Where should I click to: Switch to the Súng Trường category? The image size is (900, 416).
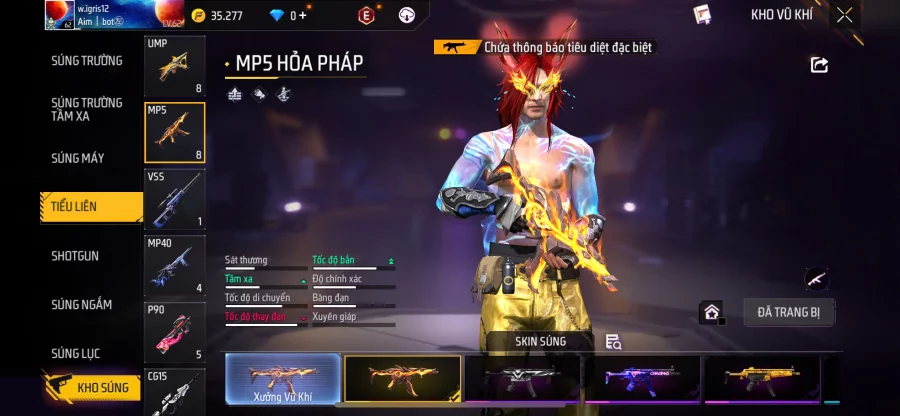click(x=87, y=61)
